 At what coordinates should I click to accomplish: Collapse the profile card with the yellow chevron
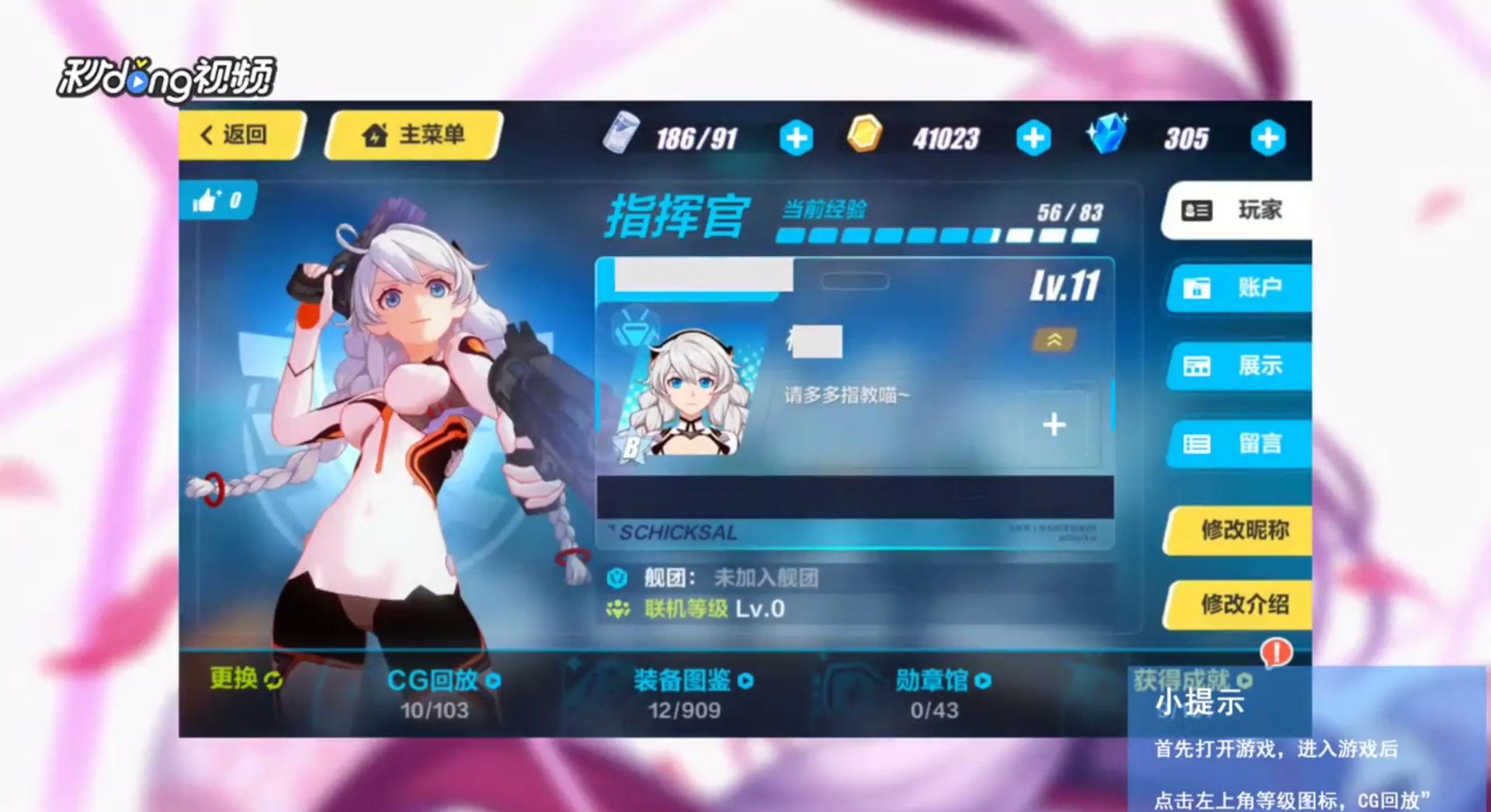(1054, 341)
